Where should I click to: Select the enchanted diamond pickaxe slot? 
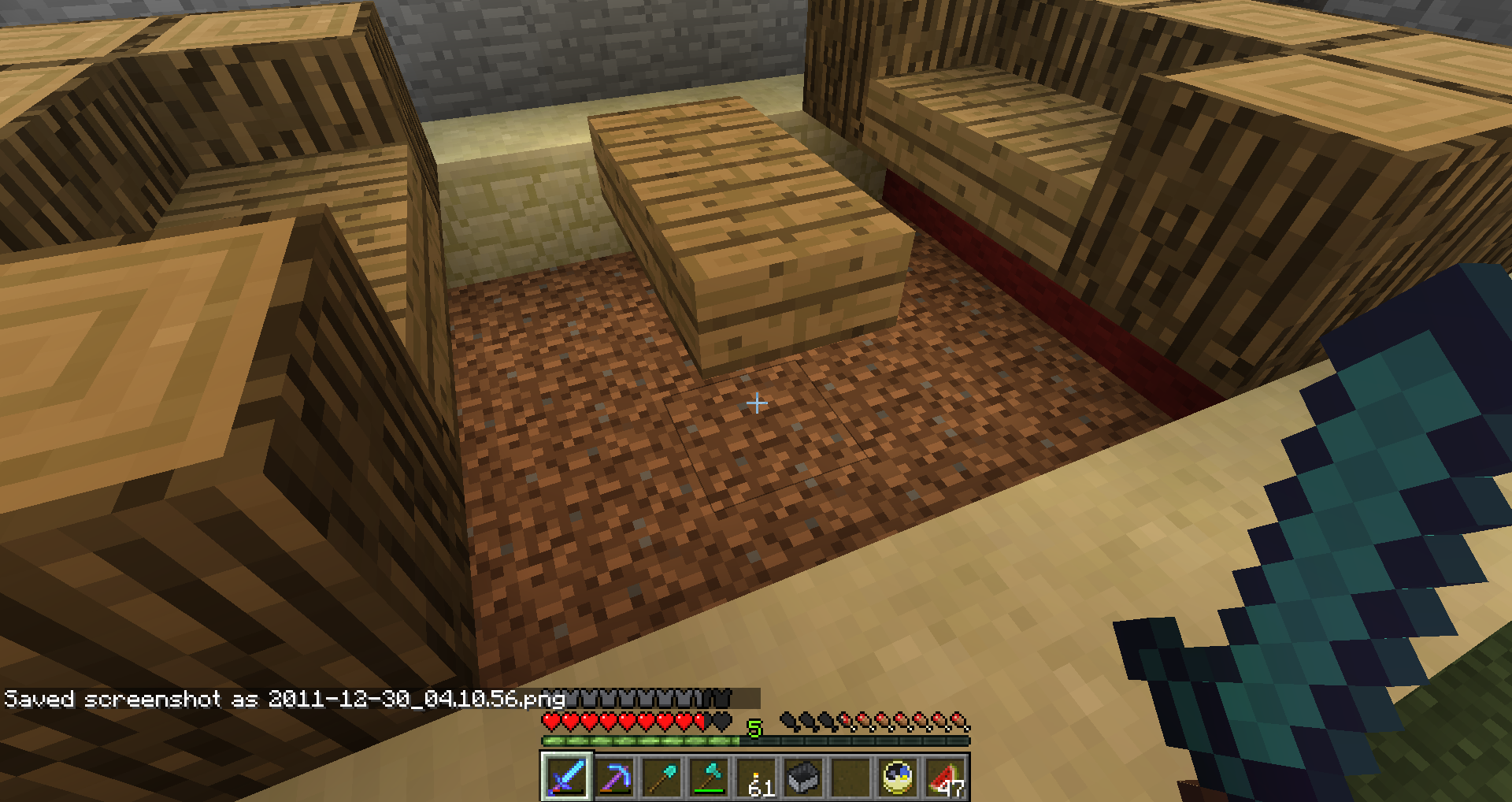tap(614, 777)
